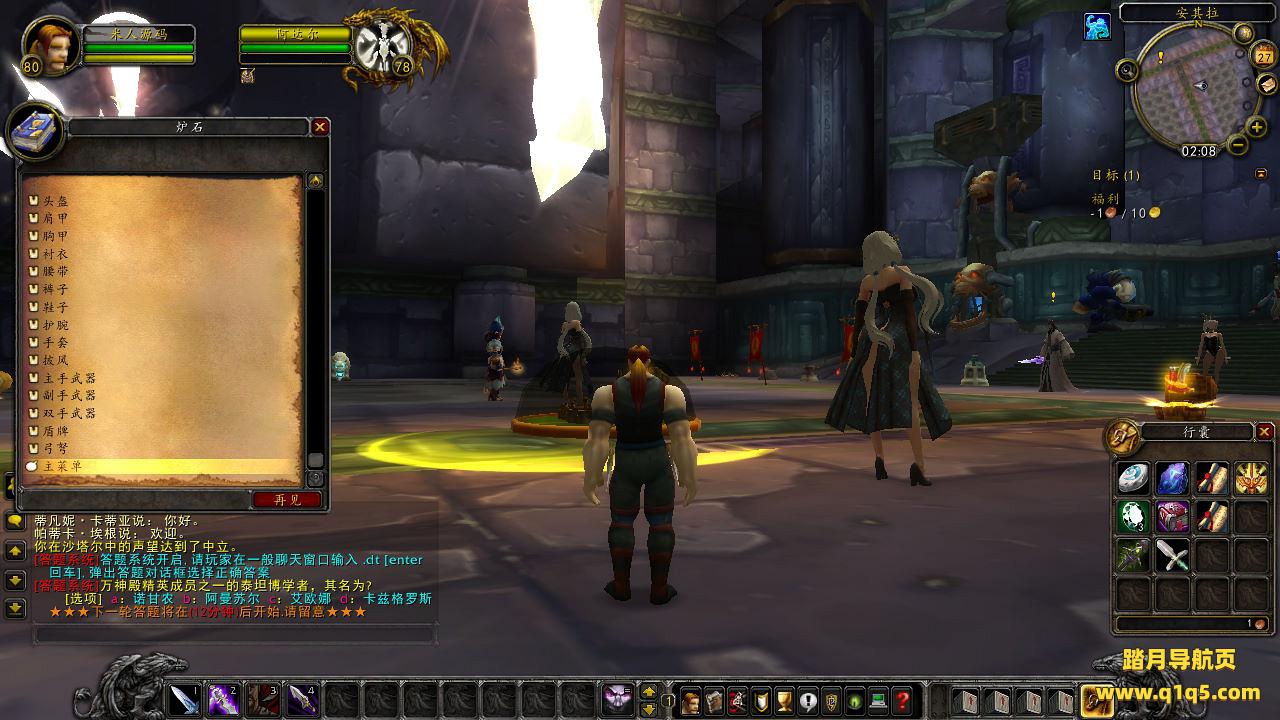Select the crossed swords item in bag
The height and width of the screenshot is (720, 1280).
1172,555
